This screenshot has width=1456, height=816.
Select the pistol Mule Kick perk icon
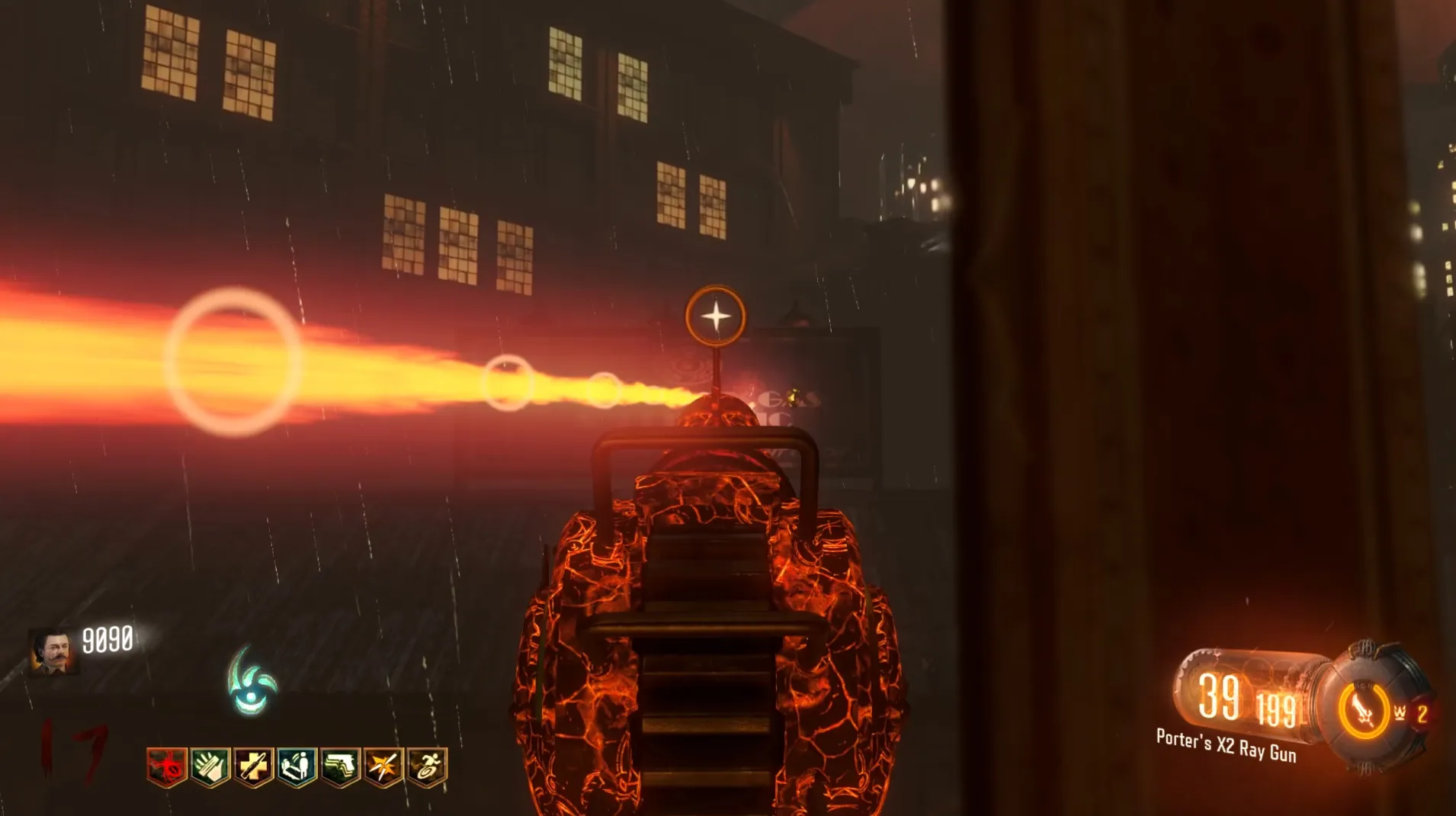[341, 766]
